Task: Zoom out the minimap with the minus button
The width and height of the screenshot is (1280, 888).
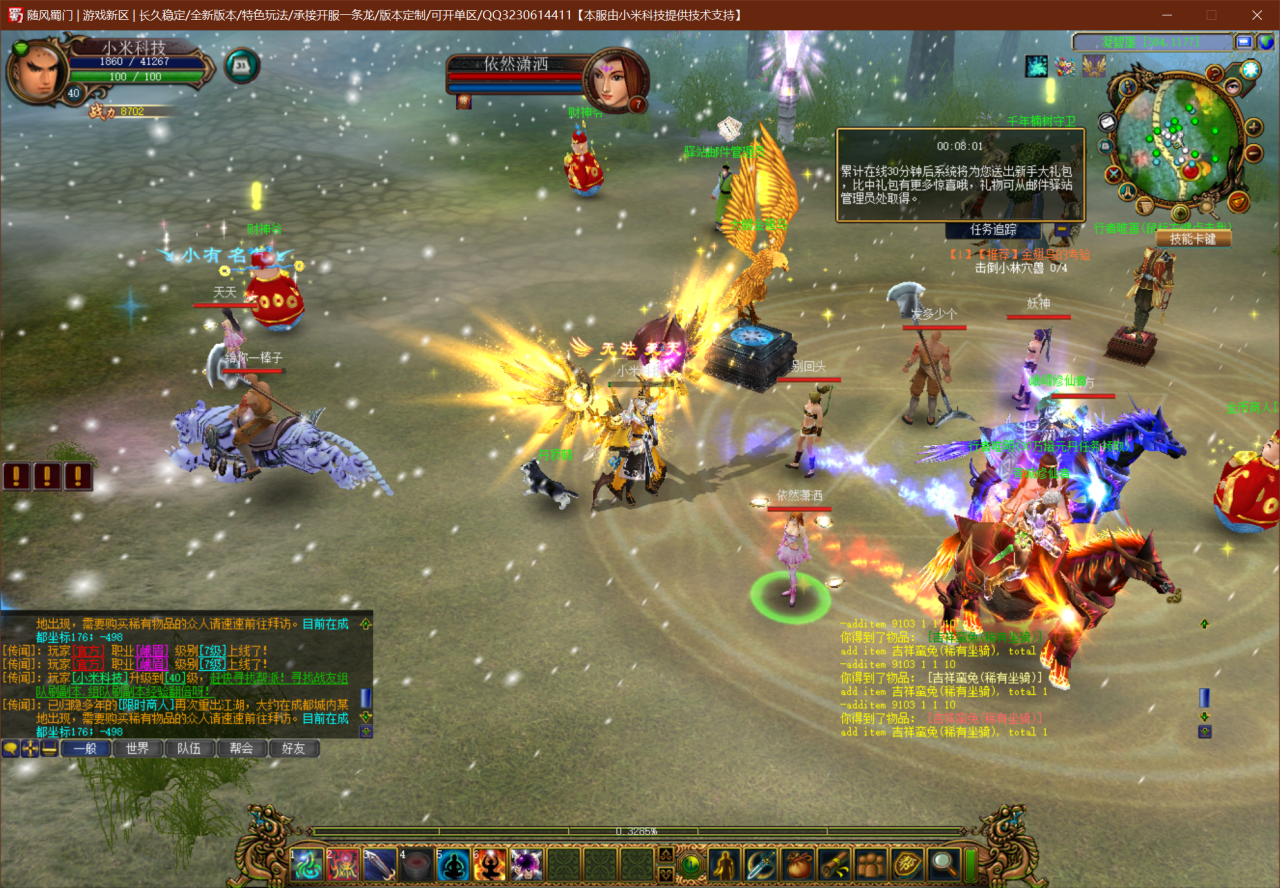Action: tap(1254, 155)
